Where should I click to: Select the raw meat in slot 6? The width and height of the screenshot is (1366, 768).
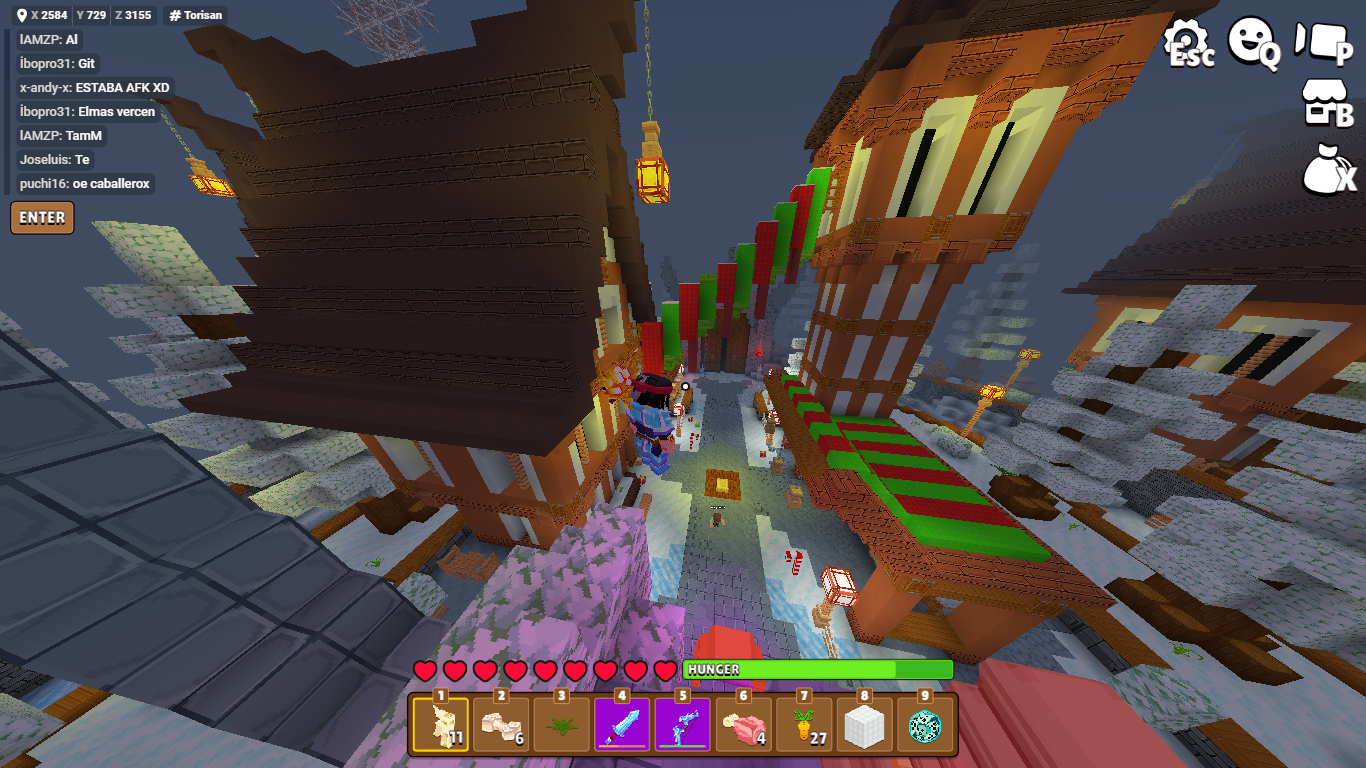click(743, 724)
